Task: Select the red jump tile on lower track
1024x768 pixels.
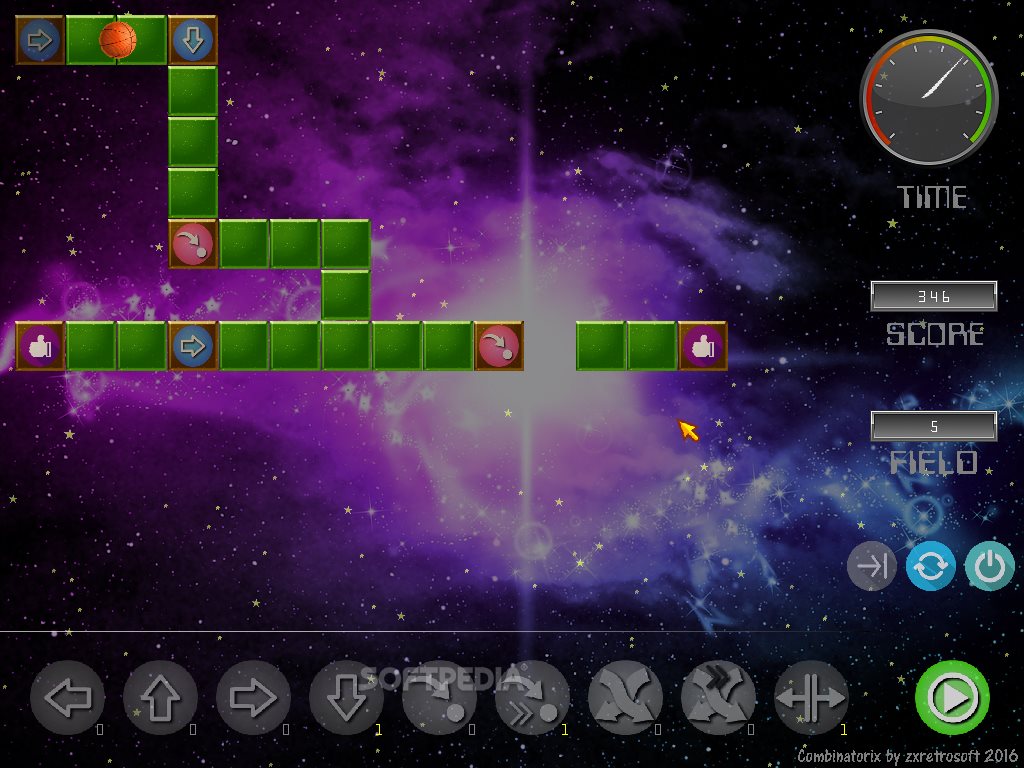Action: coord(499,346)
